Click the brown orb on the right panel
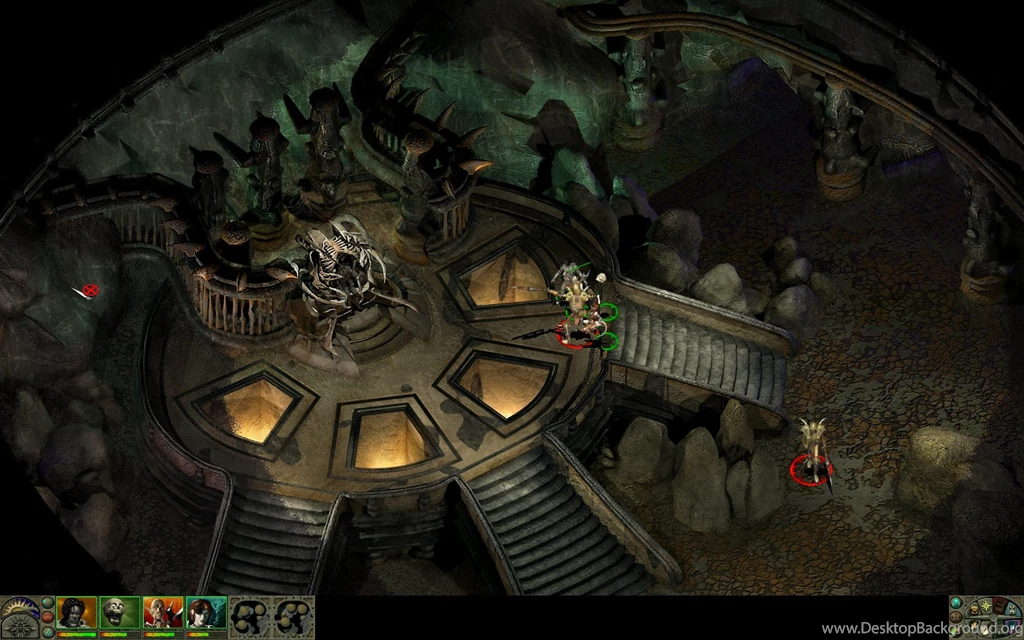 [956, 617]
